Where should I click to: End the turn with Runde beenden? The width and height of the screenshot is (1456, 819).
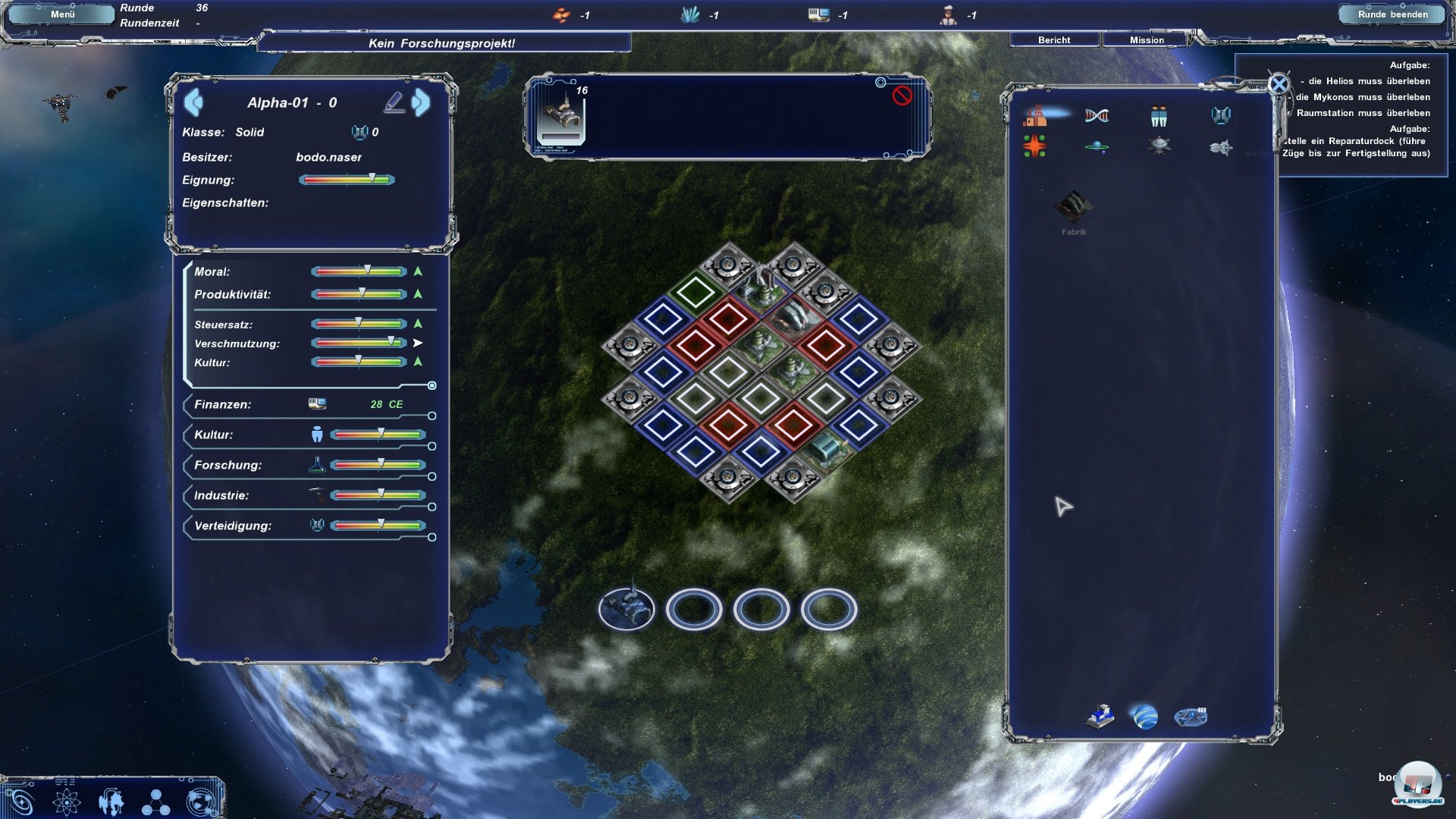click(1392, 14)
